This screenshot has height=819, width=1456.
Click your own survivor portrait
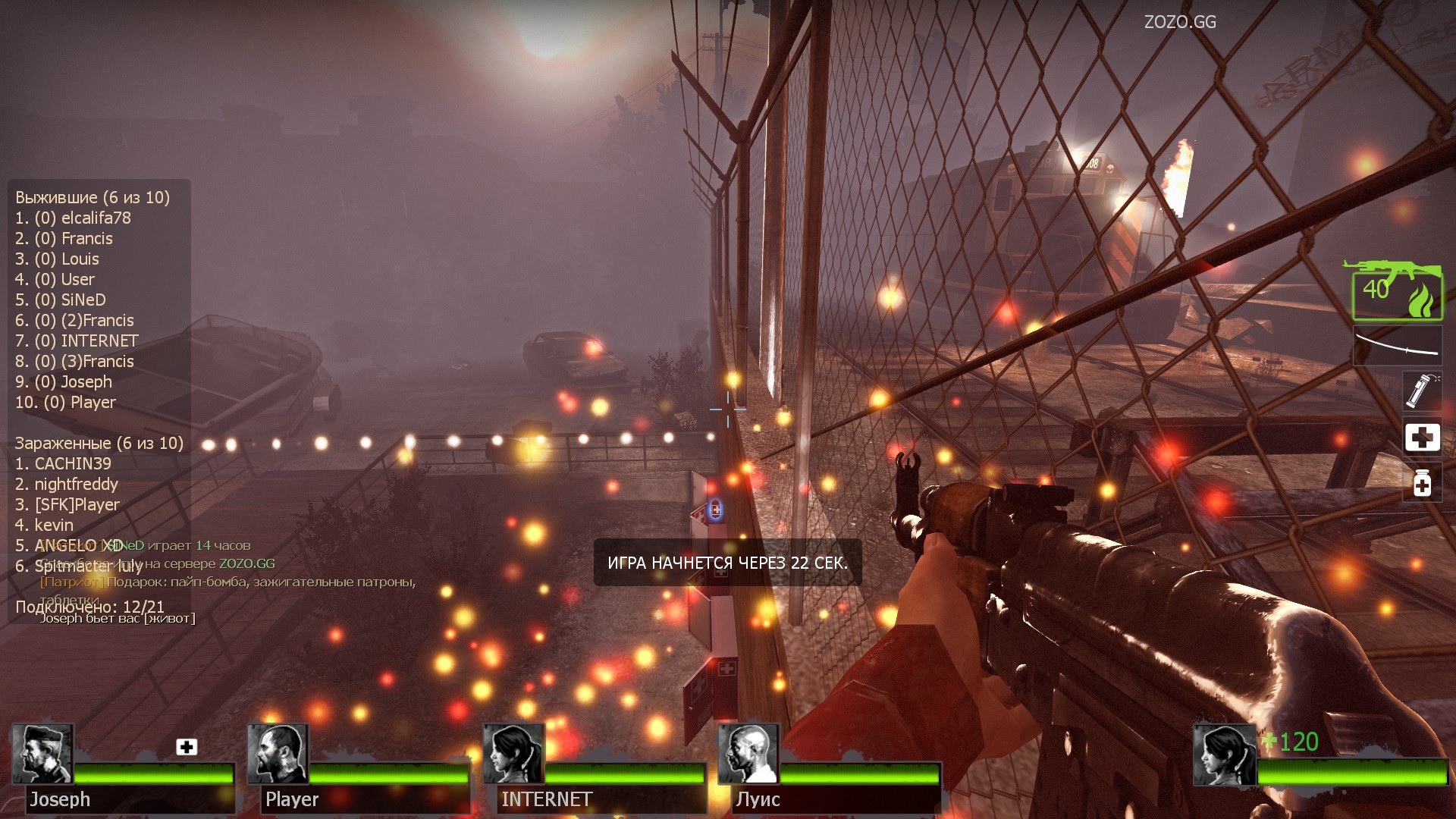[x=1224, y=755]
